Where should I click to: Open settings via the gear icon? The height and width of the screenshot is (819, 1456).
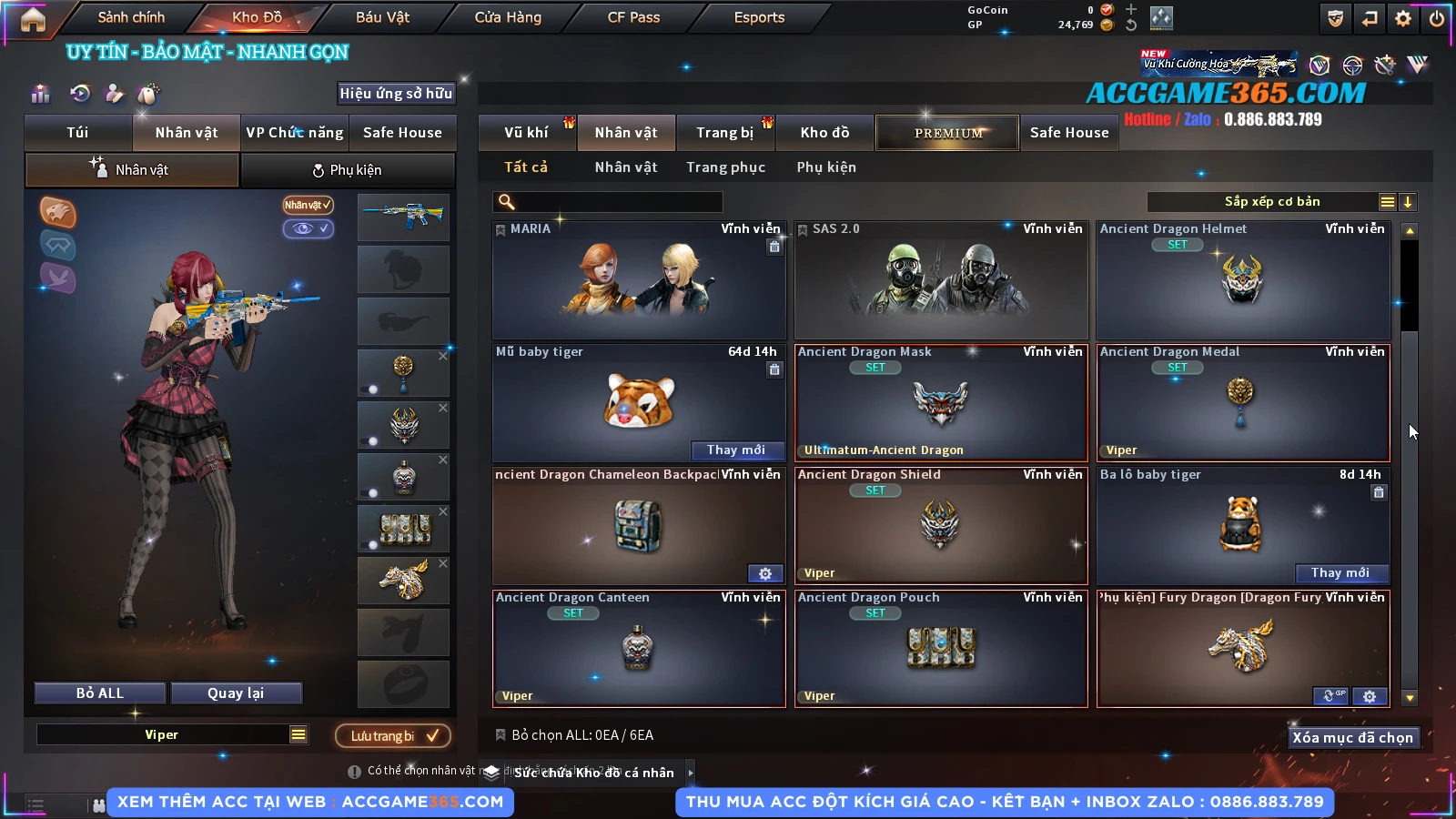[1403, 18]
